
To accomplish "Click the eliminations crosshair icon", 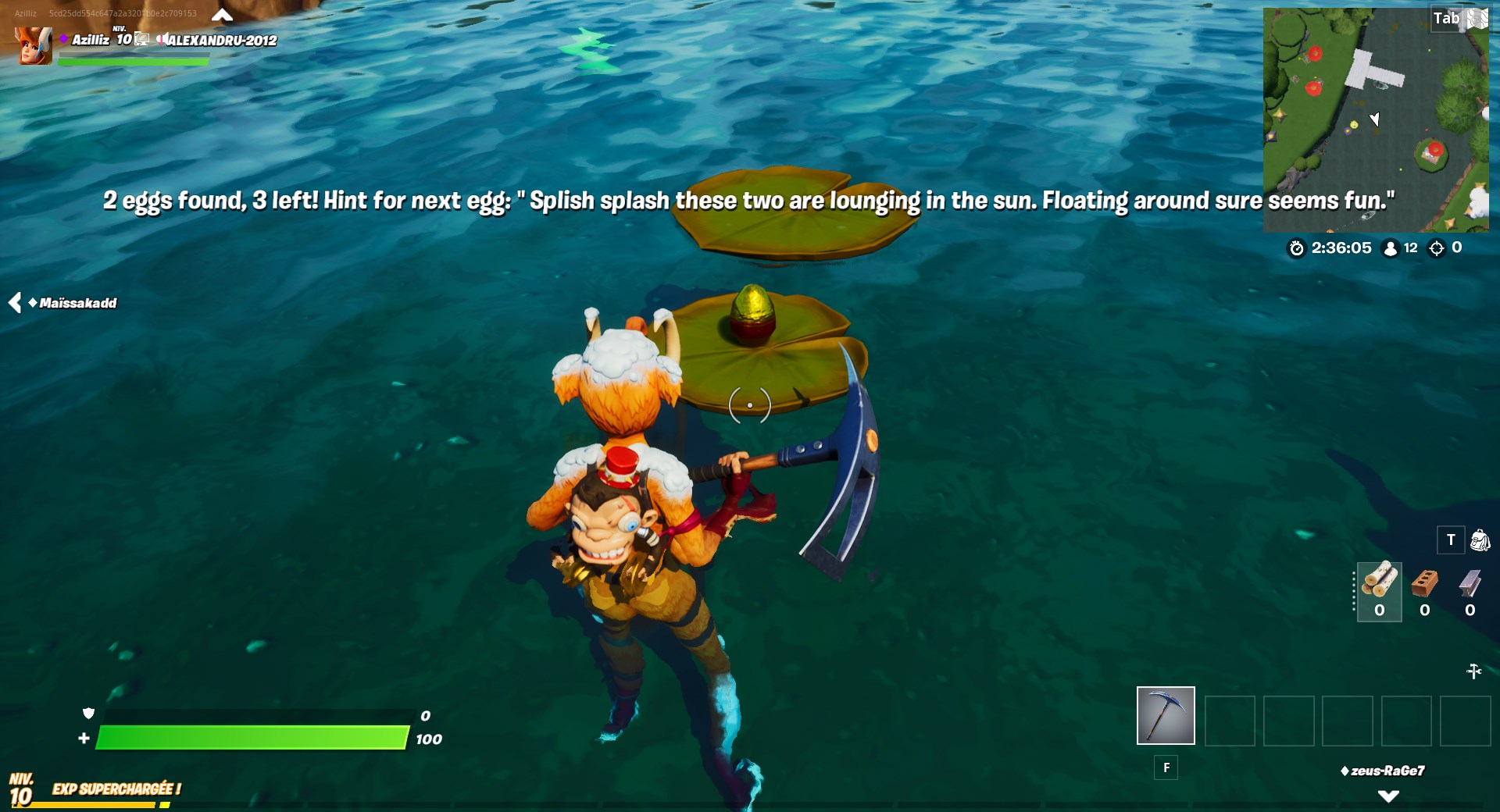I will tap(1437, 248).
